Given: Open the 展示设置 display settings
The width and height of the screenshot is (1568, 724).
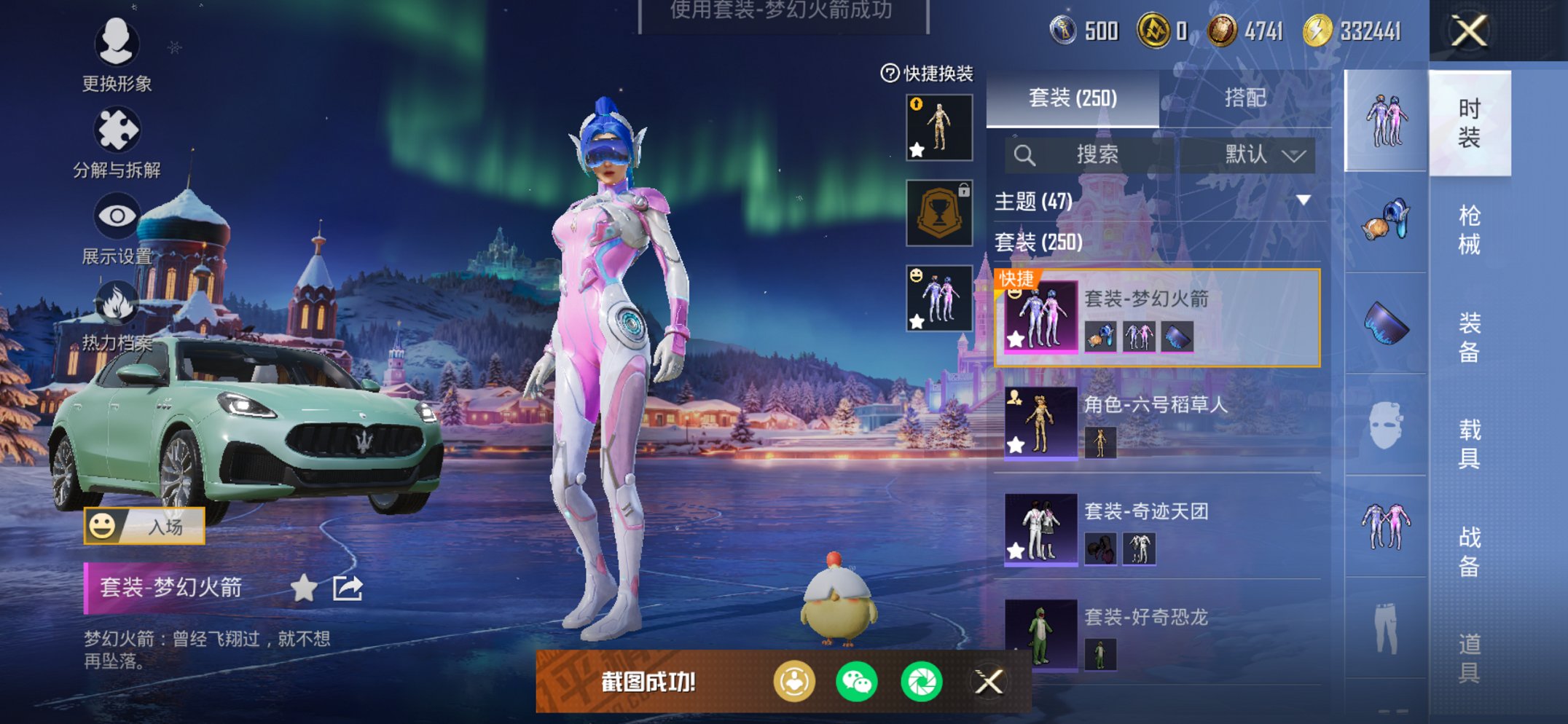Looking at the screenshot, I should tap(117, 215).
